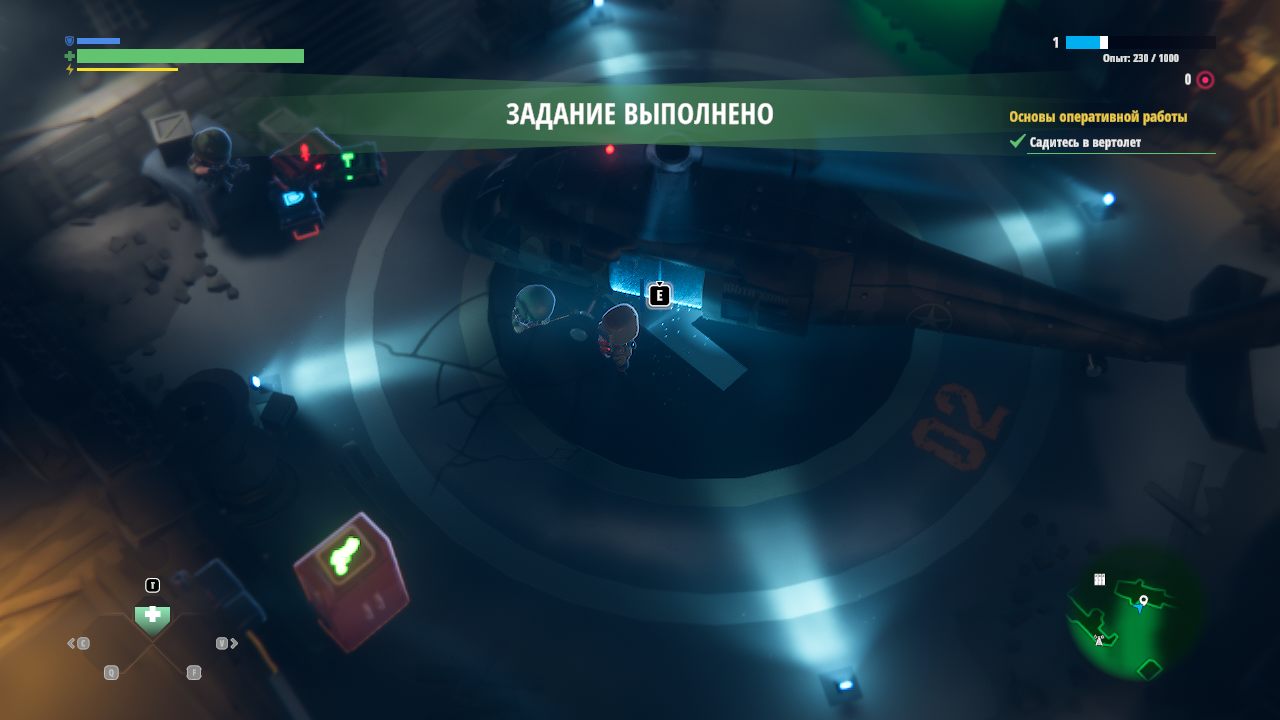Click the C slot to toggle previous item
Screen dimensions: 1280x720
(83, 643)
